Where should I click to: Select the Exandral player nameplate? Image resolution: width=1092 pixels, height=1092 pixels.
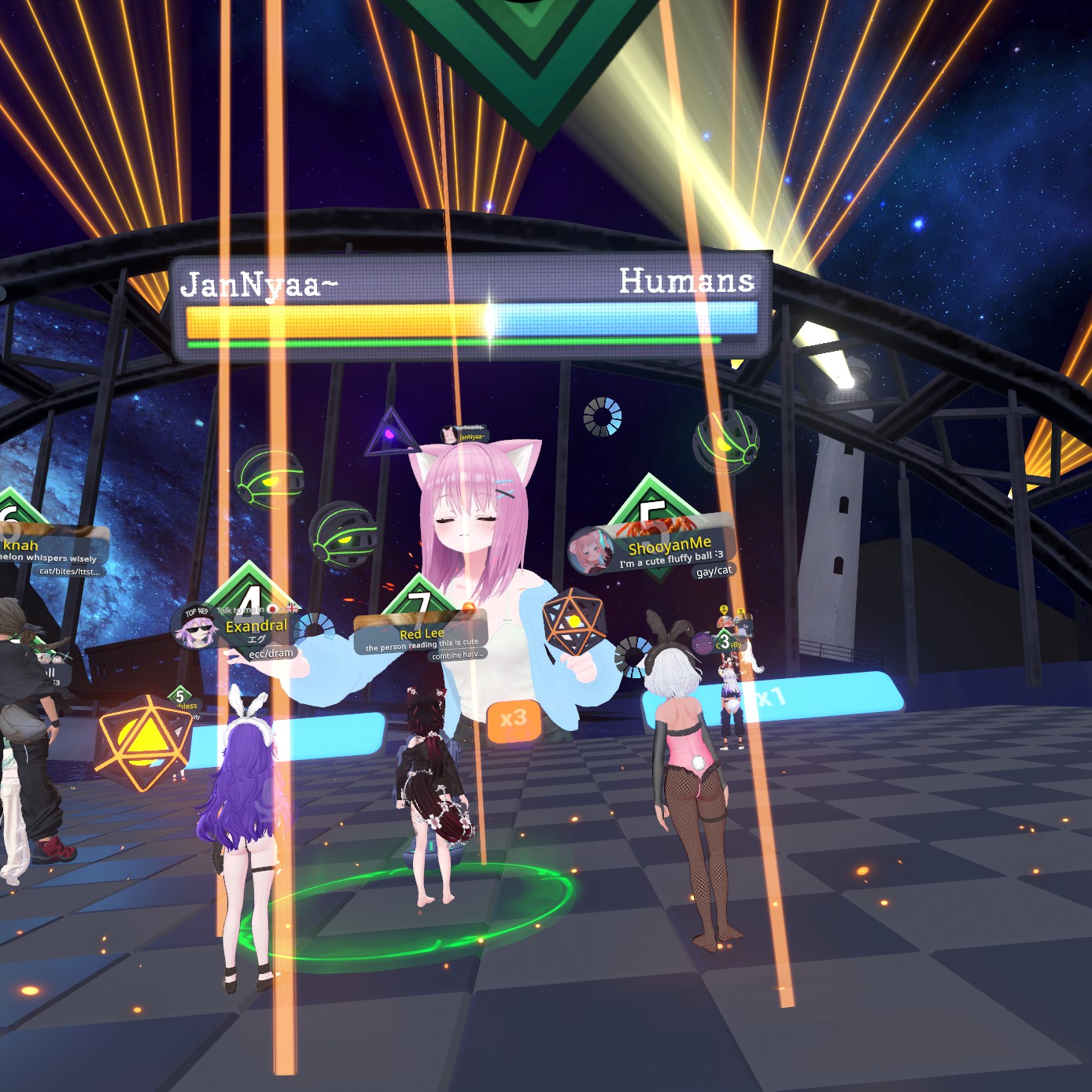pyautogui.click(x=255, y=627)
